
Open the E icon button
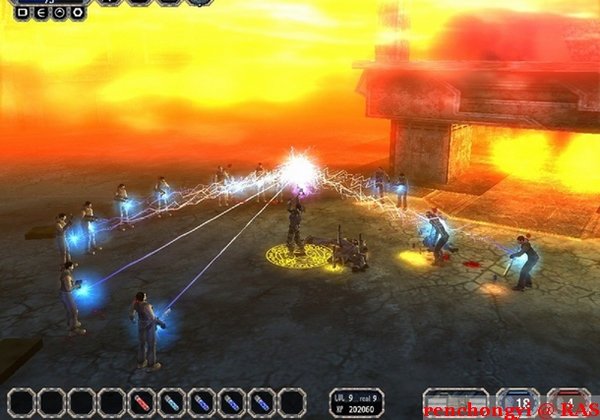41,13
